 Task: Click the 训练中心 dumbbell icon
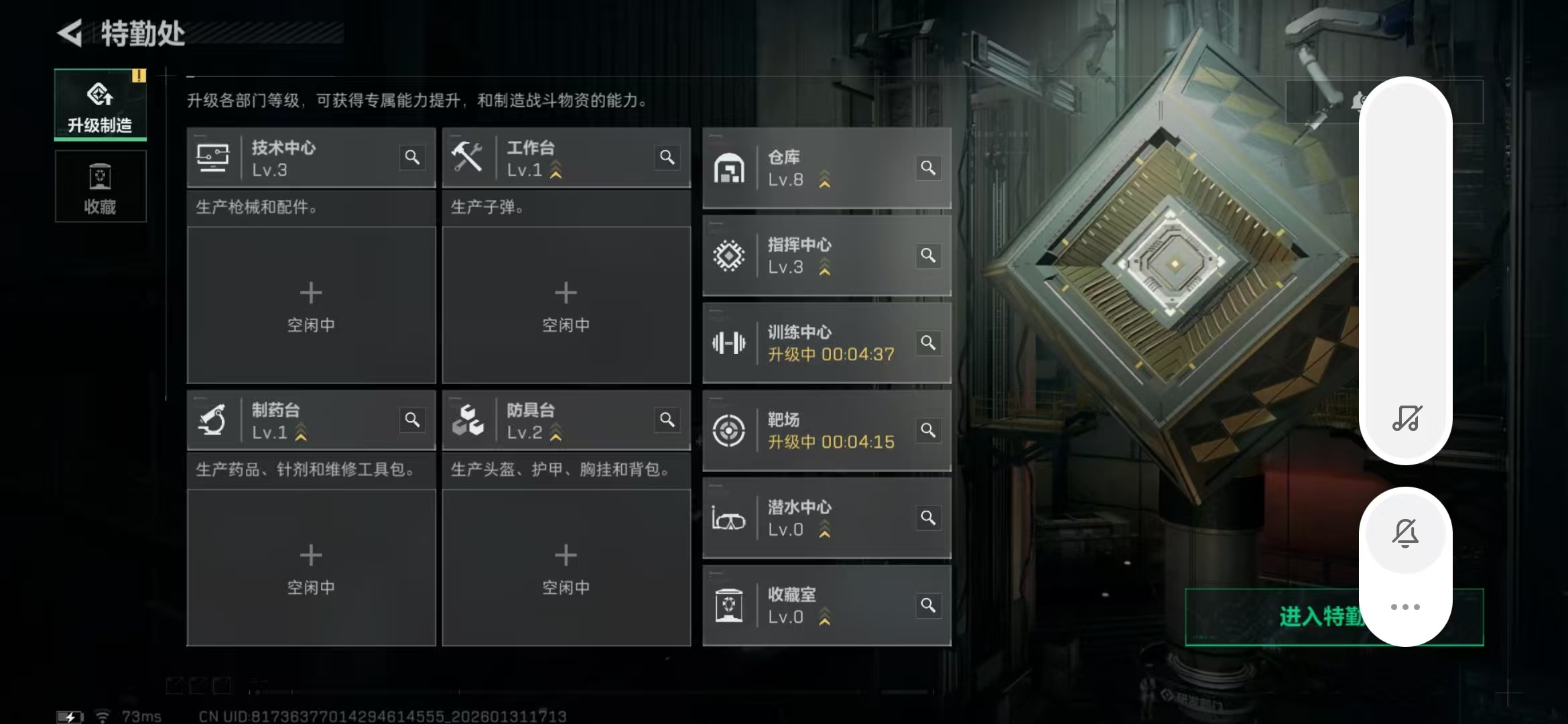pos(730,343)
